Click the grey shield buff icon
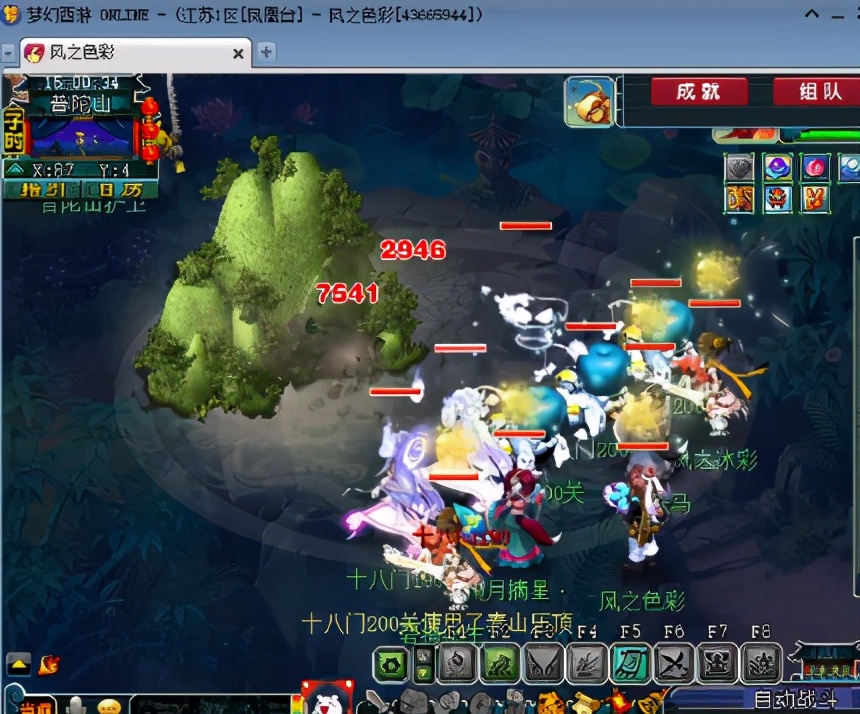The width and height of the screenshot is (860, 714). pyautogui.click(x=741, y=167)
